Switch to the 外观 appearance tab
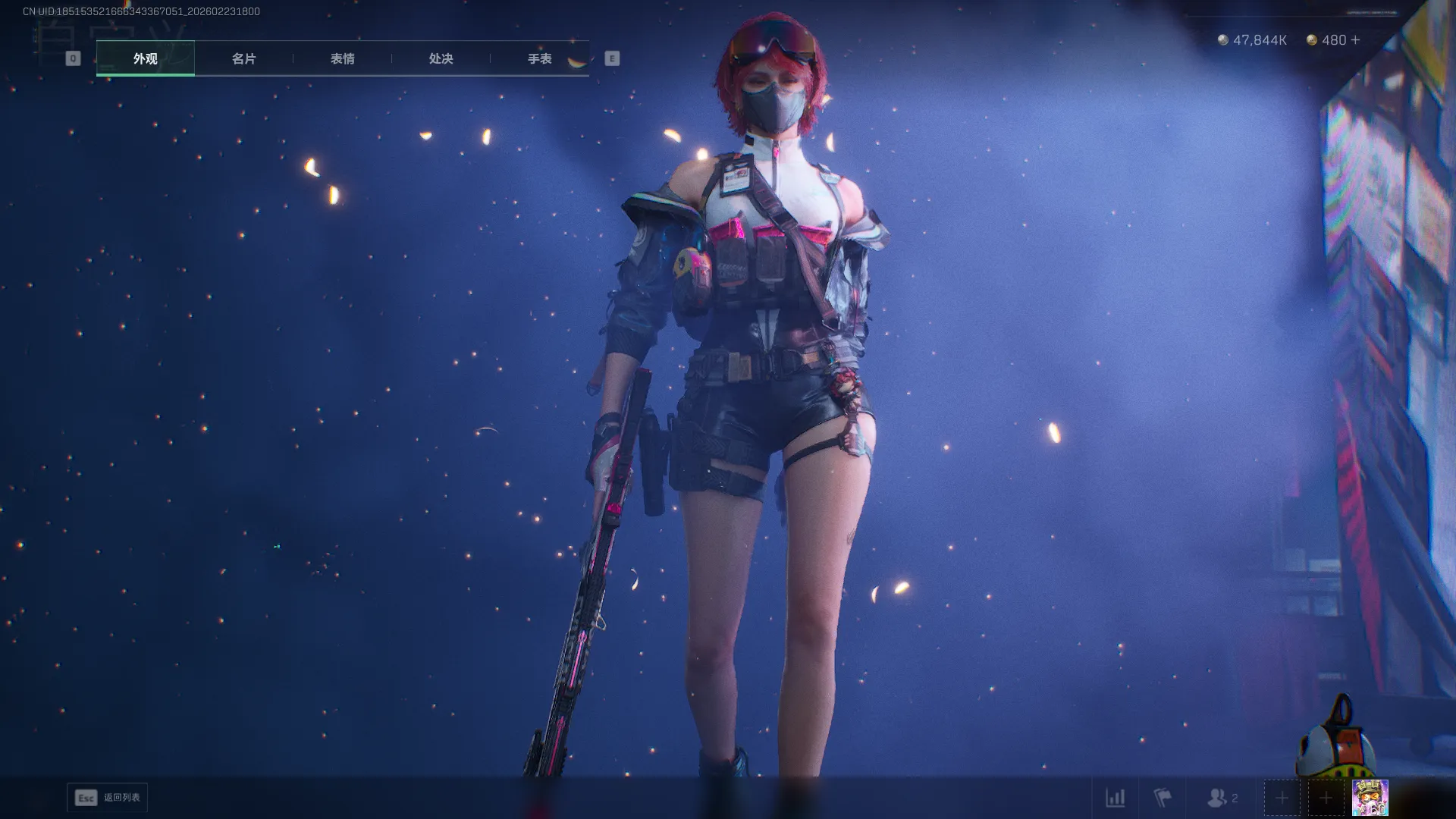Image resolution: width=1456 pixels, height=819 pixels. pos(145,58)
